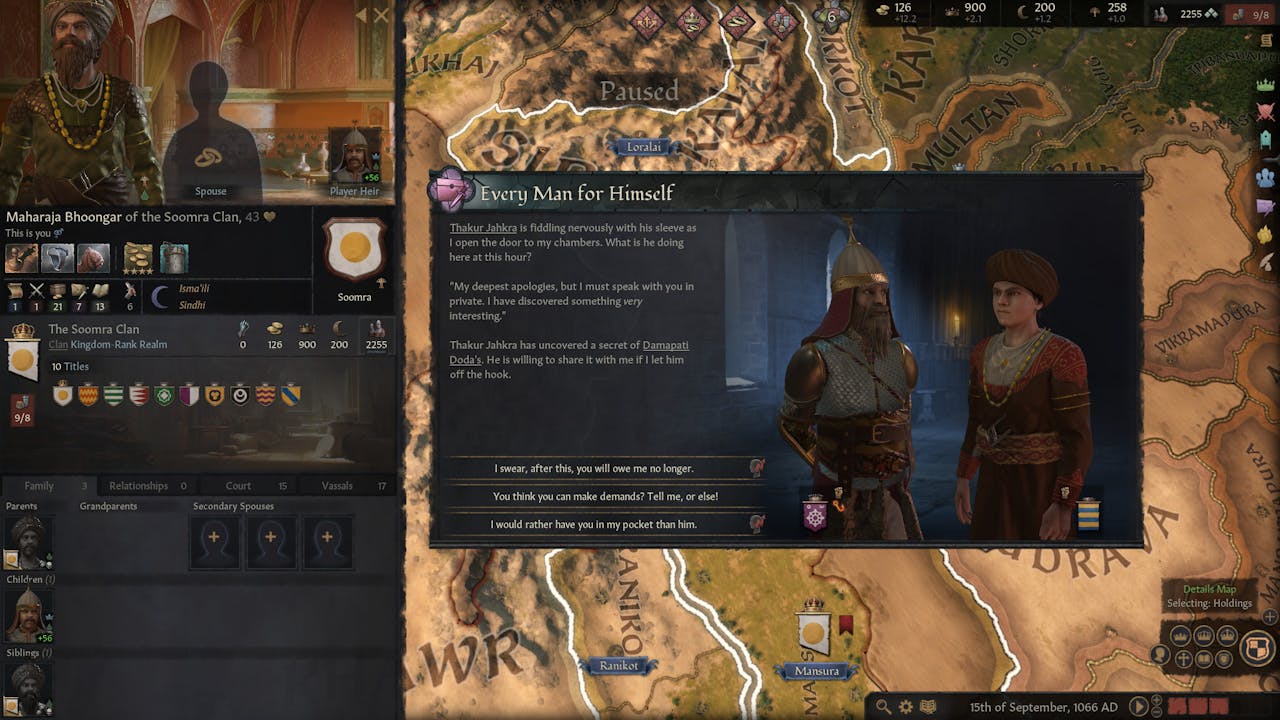The height and width of the screenshot is (720, 1280).
Task: Collapse the character window with the left arrow
Action: pyautogui.click(x=362, y=15)
